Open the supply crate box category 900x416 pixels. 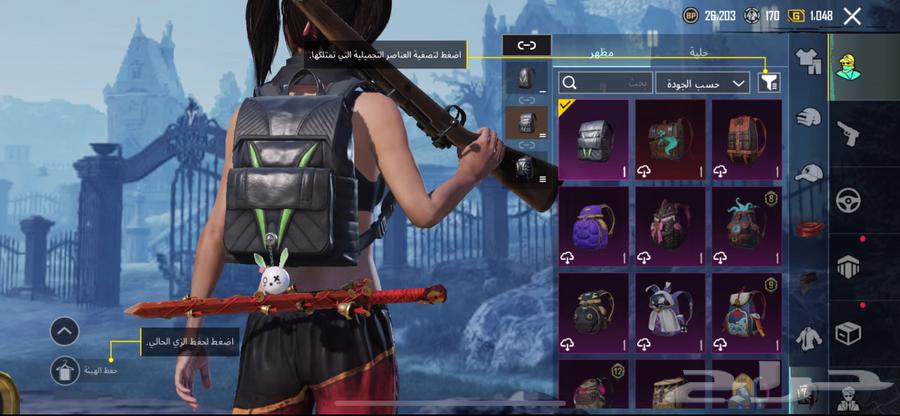(x=848, y=331)
